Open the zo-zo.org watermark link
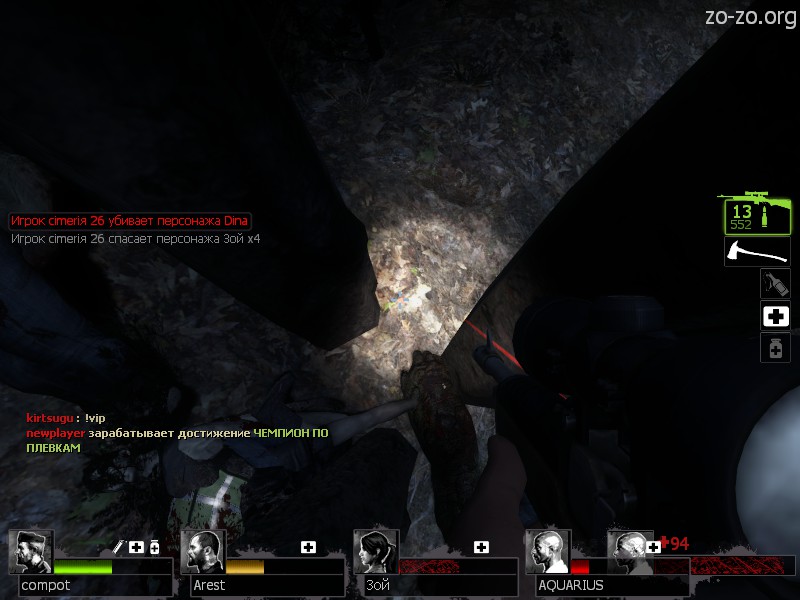 (x=748, y=16)
